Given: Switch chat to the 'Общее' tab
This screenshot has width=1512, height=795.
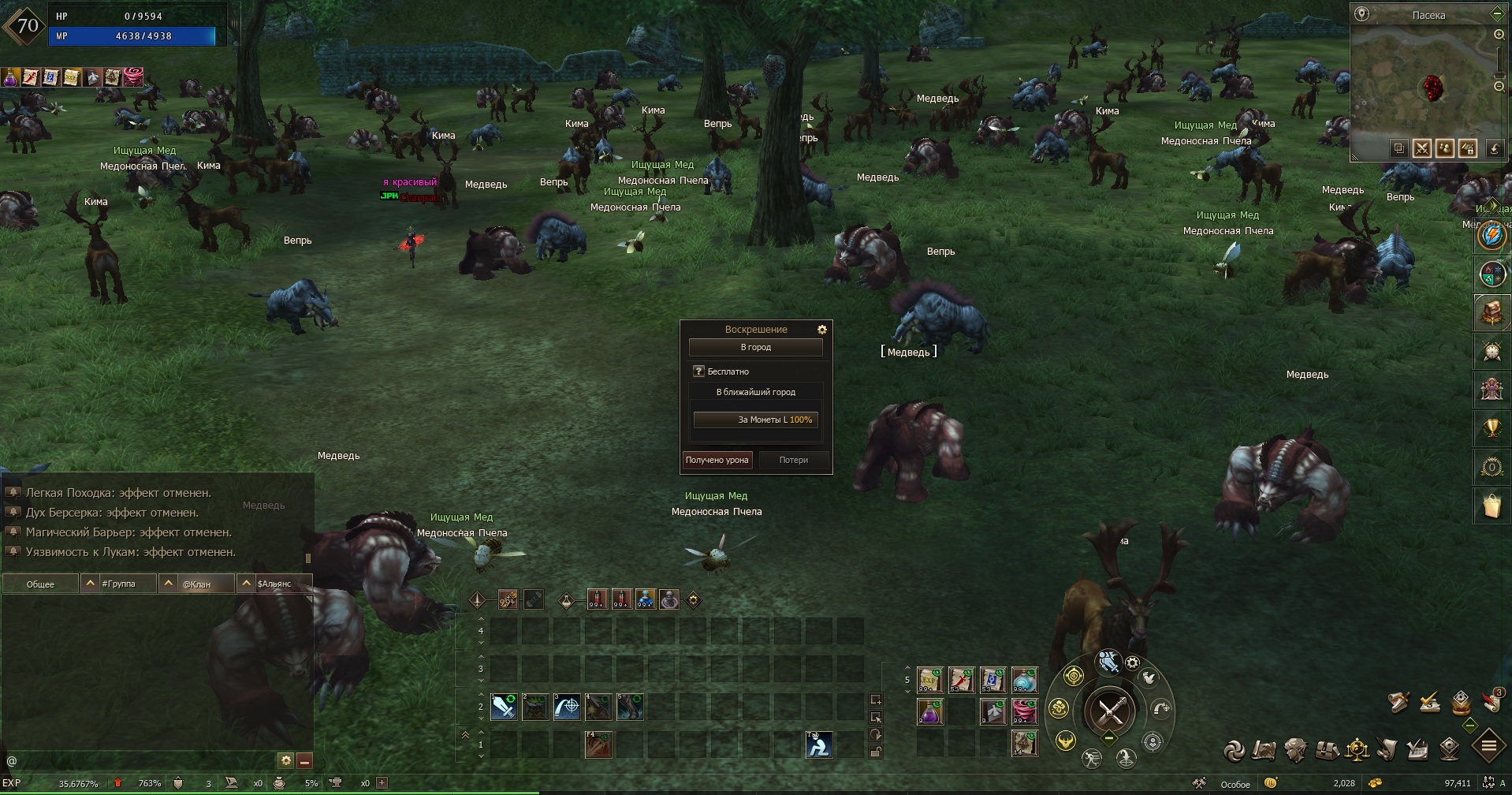Looking at the screenshot, I should [41, 584].
